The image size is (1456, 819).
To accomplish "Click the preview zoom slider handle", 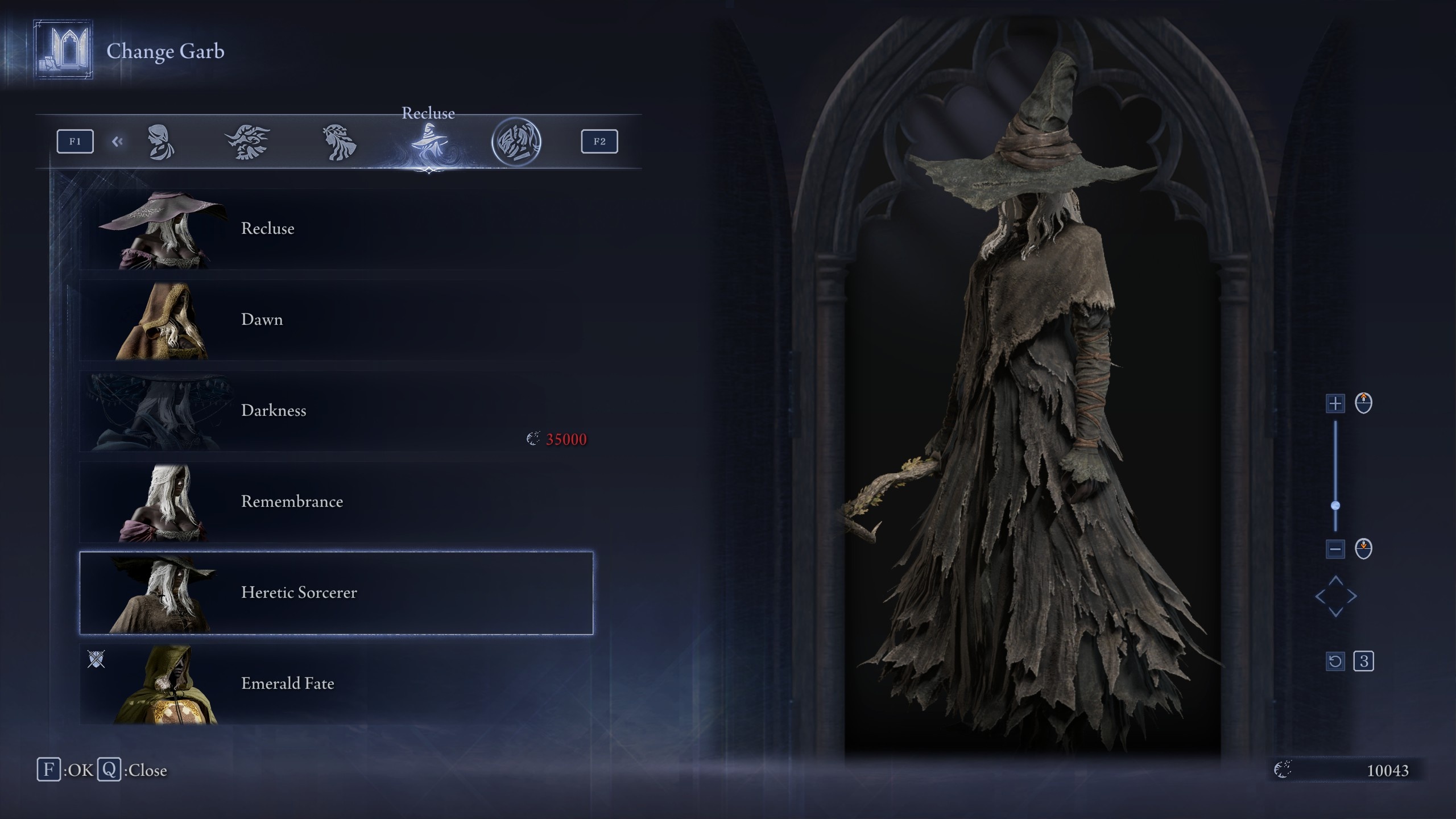I will tap(1335, 506).
